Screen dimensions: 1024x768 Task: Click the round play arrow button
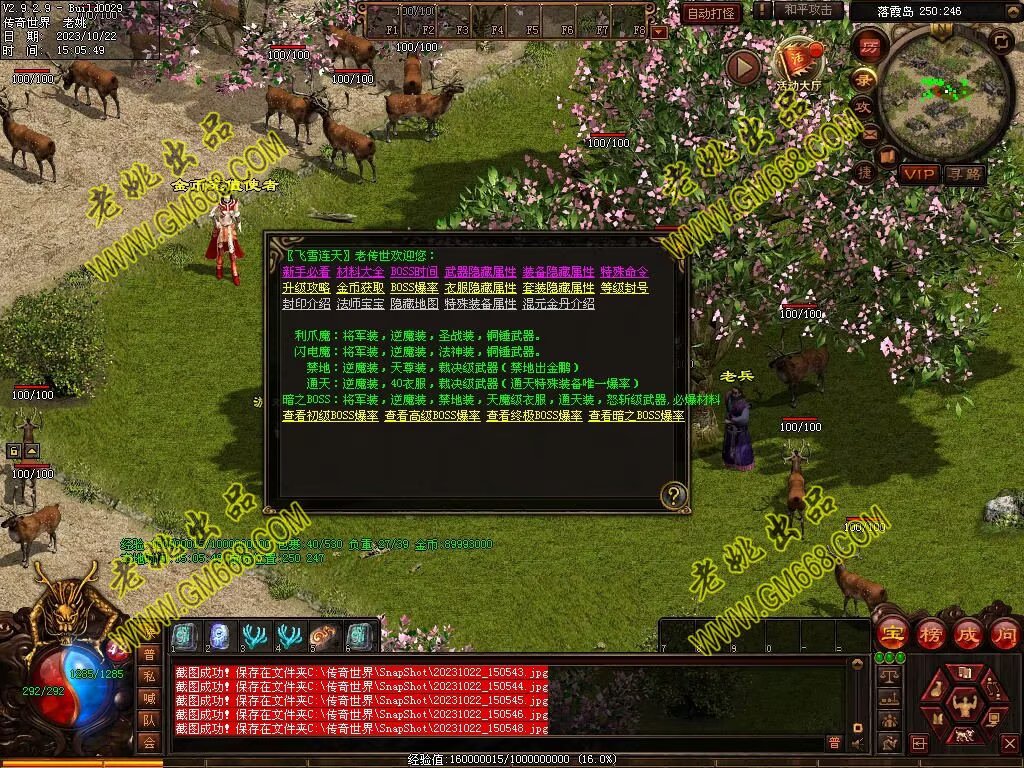[x=743, y=67]
